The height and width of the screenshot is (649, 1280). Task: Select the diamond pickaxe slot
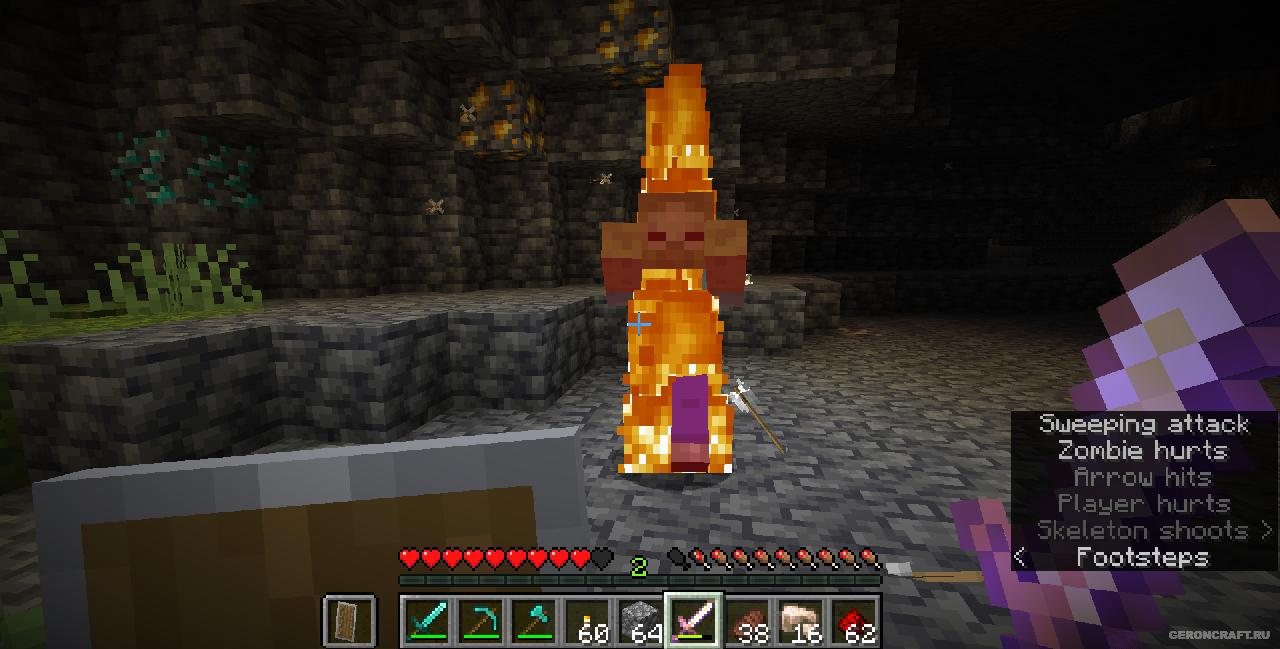481,621
